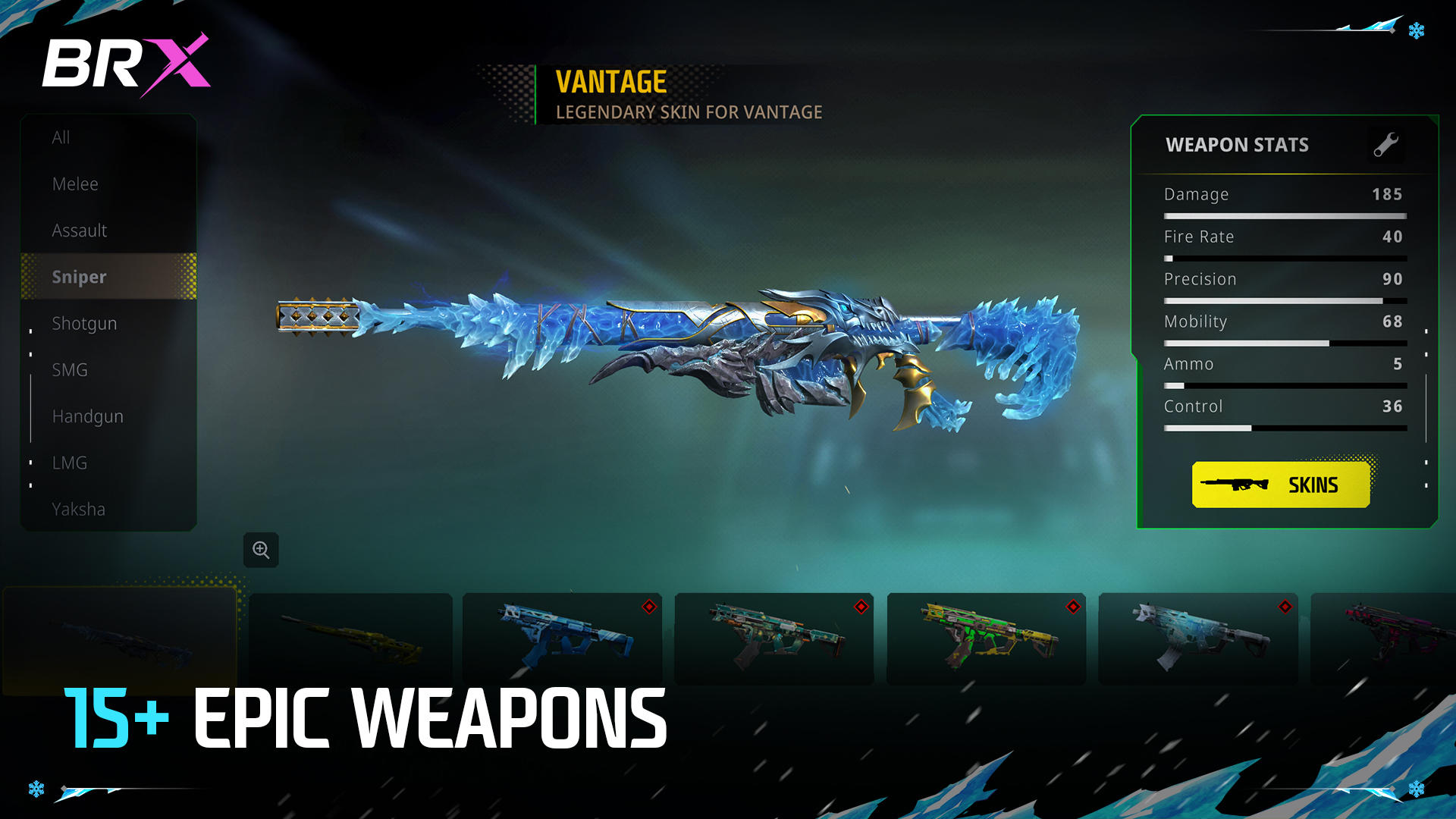This screenshot has width=1456, height=819.
Task: Select the Yaksha category
Action: click(x=78, y=509)
